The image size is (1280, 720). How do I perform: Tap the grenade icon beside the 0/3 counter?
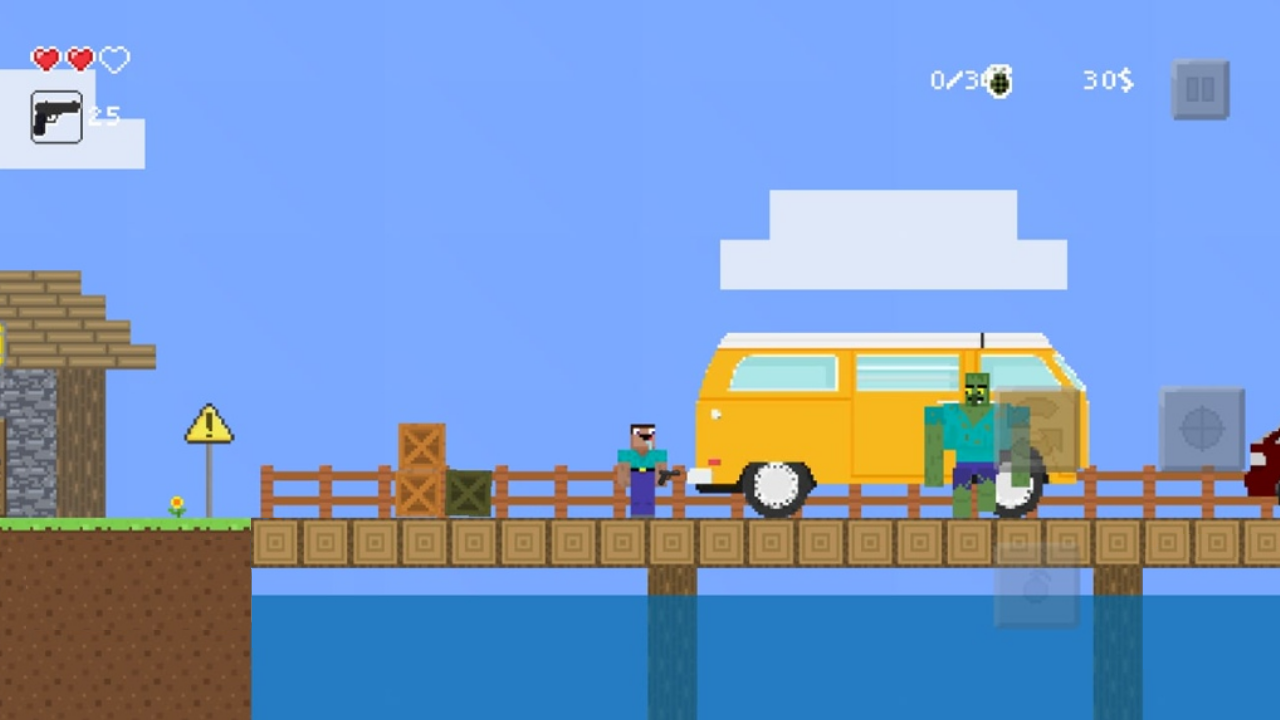pyautogui.click(x=998, y=81)
